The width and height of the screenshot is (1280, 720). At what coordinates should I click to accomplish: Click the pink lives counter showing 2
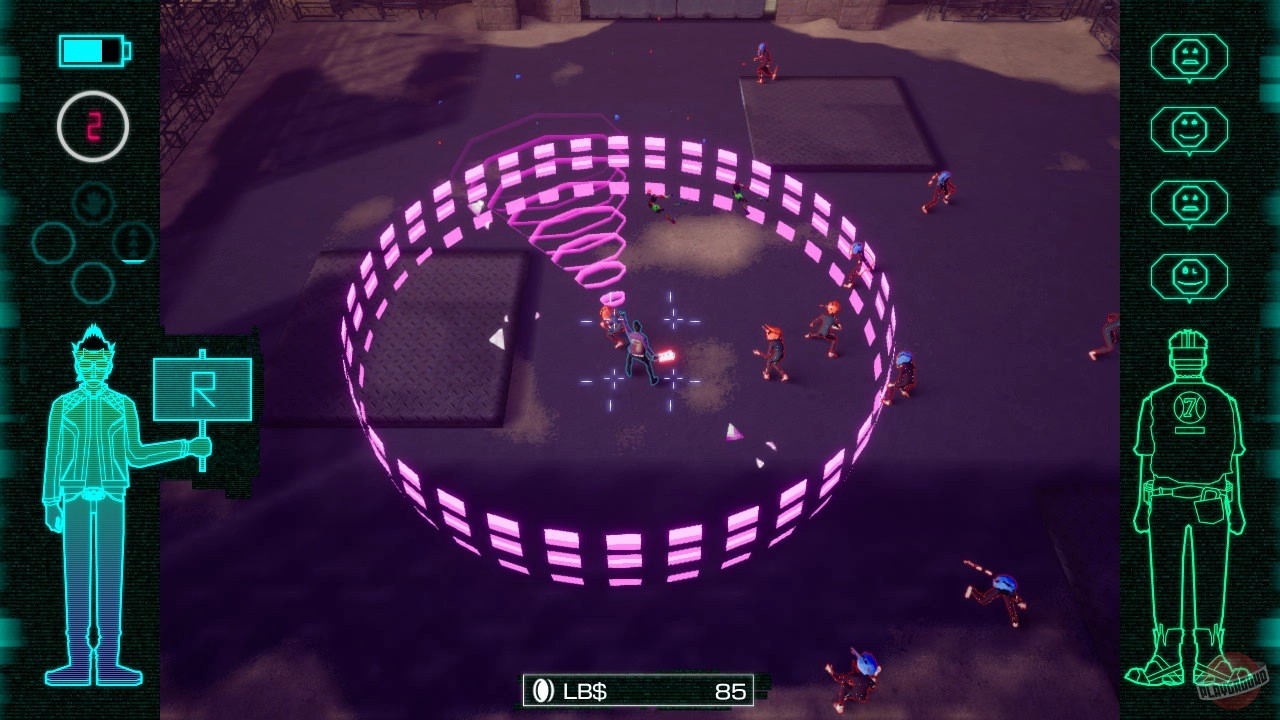tap(95, 125)
